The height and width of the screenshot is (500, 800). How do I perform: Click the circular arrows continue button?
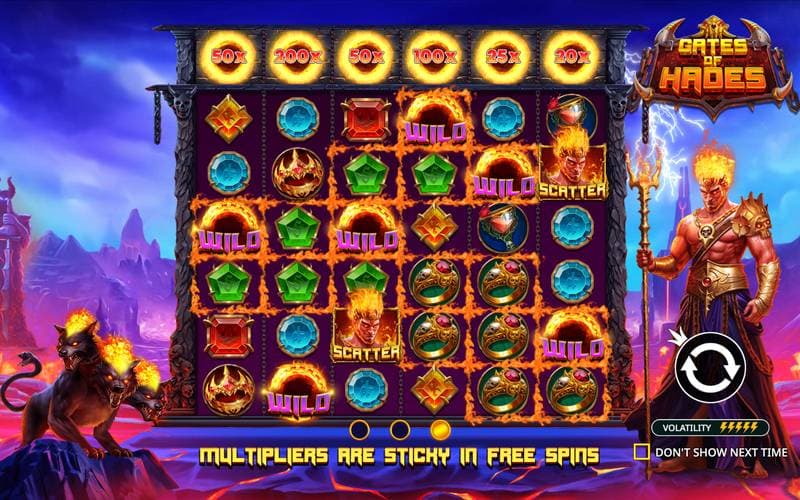[709, 366]
